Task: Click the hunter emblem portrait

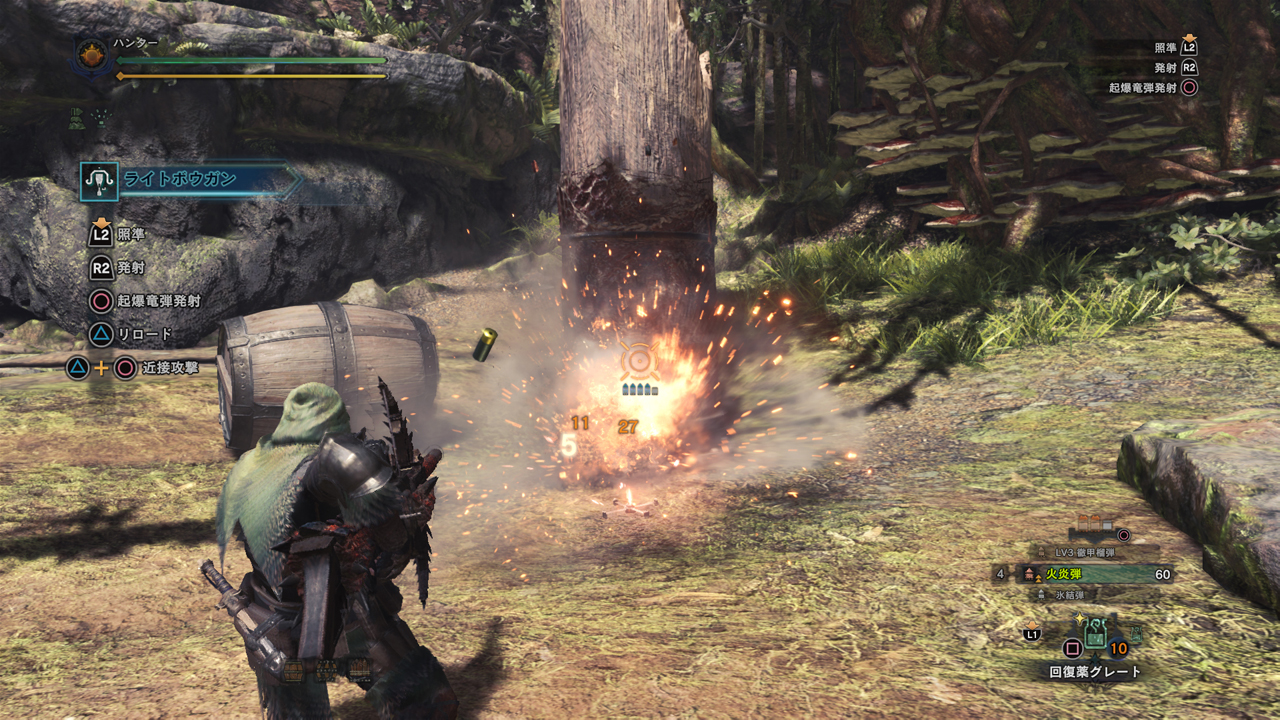Action: click(93, 56)
